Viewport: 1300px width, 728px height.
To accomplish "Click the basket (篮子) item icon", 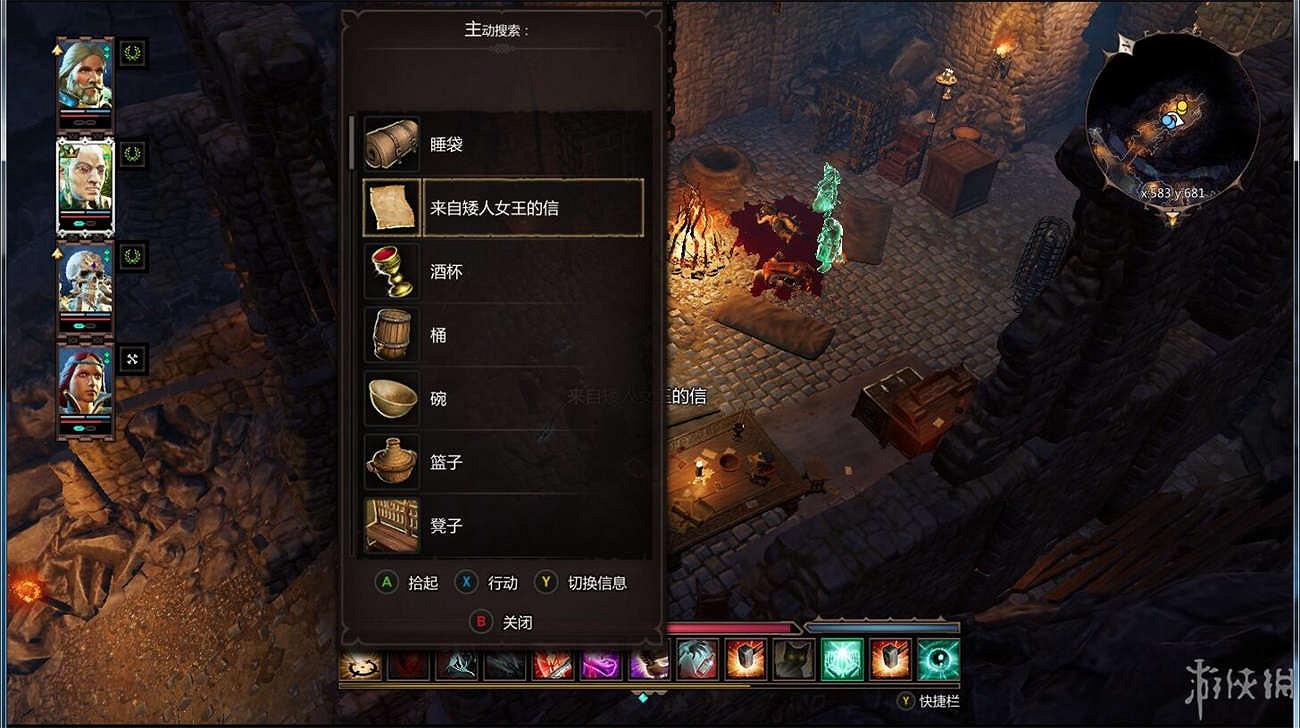I will tap(391, 463).
